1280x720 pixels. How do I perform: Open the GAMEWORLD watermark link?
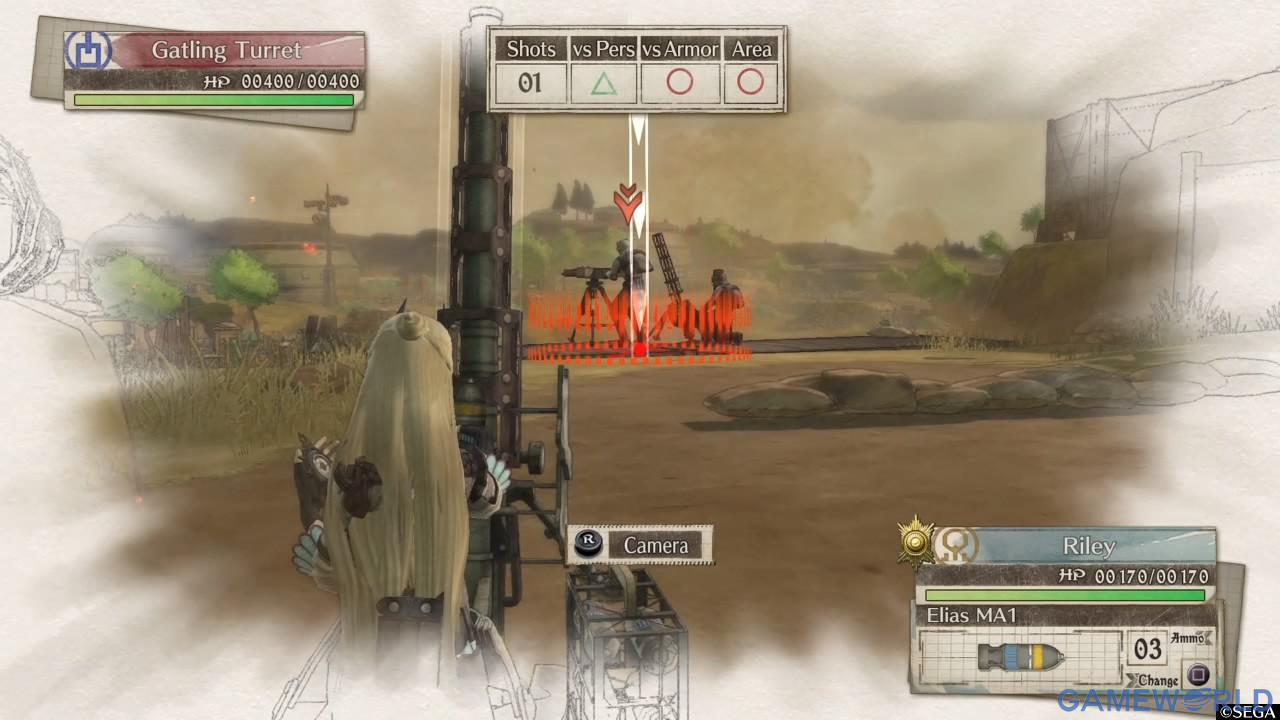point(1163,699)
